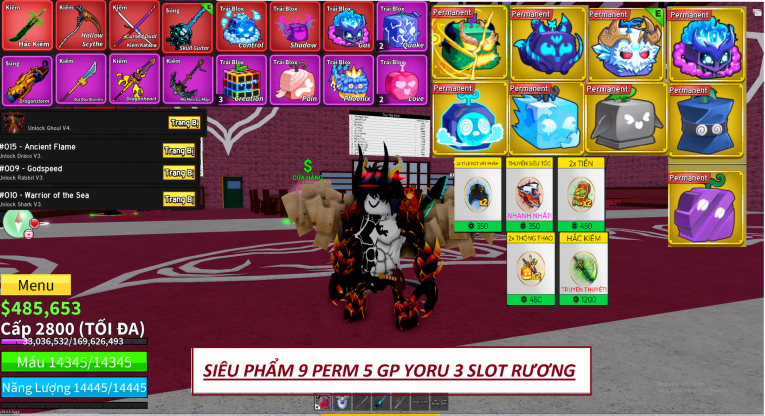Select the Dragonstorm gun slot

[x=27, y=79]
